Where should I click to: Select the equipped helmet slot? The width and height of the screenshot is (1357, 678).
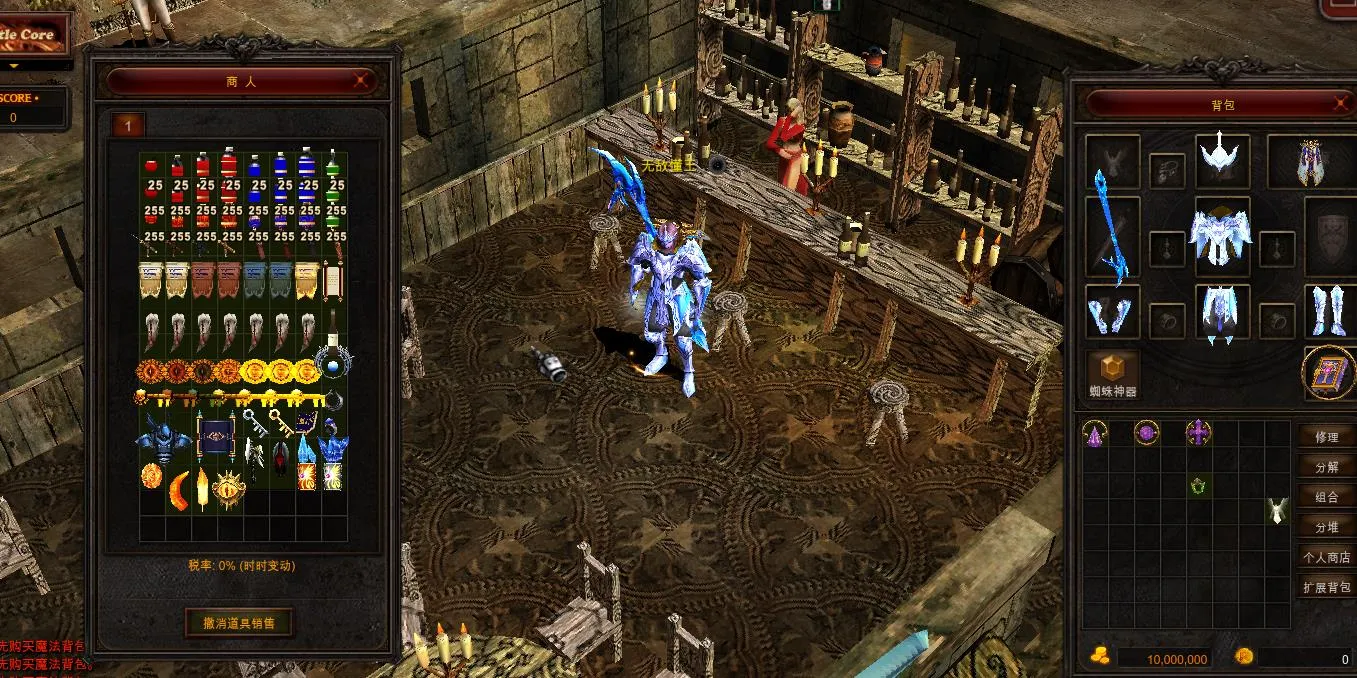1222,160
